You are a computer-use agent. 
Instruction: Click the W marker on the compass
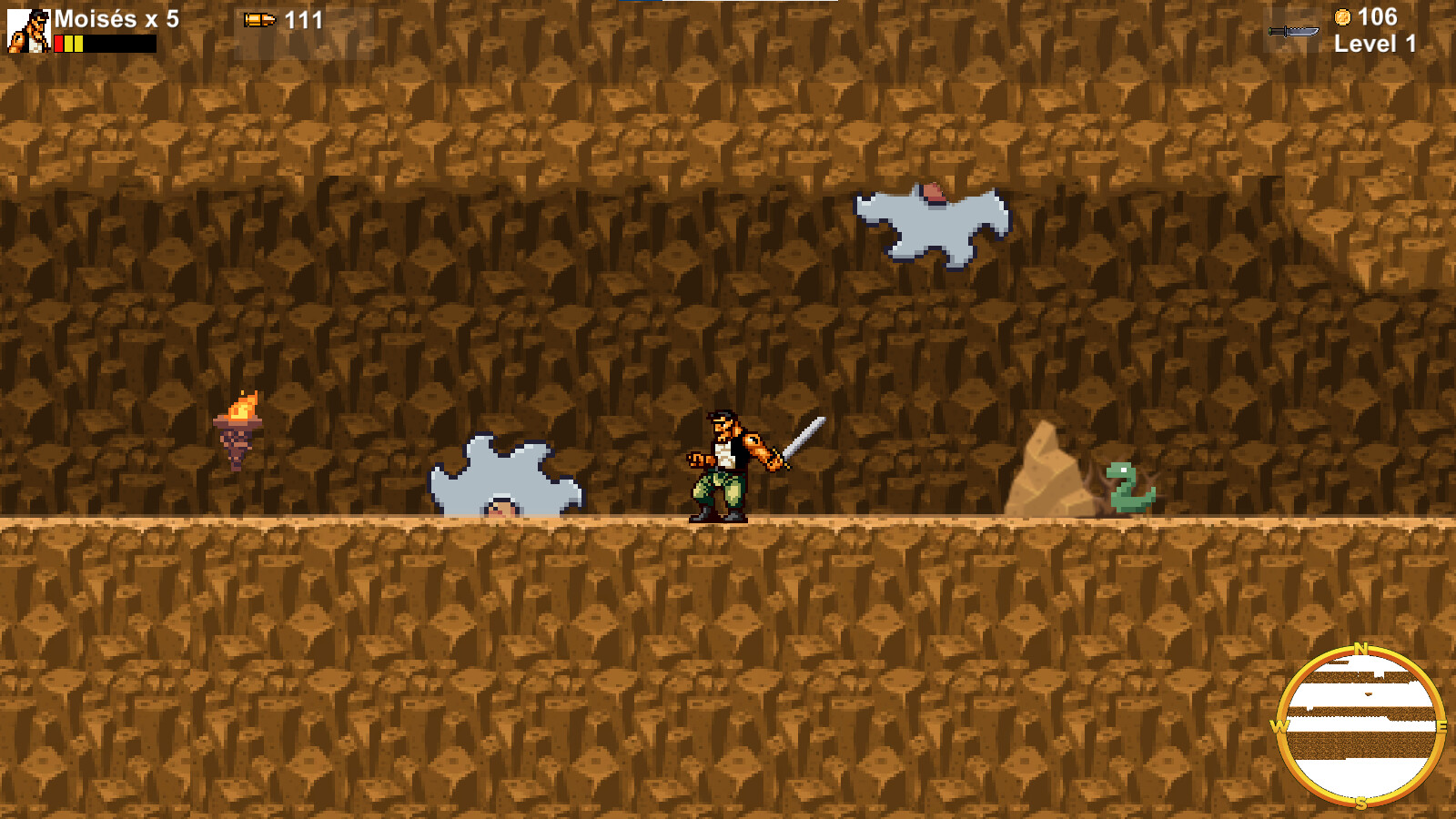coord(1279,728)
